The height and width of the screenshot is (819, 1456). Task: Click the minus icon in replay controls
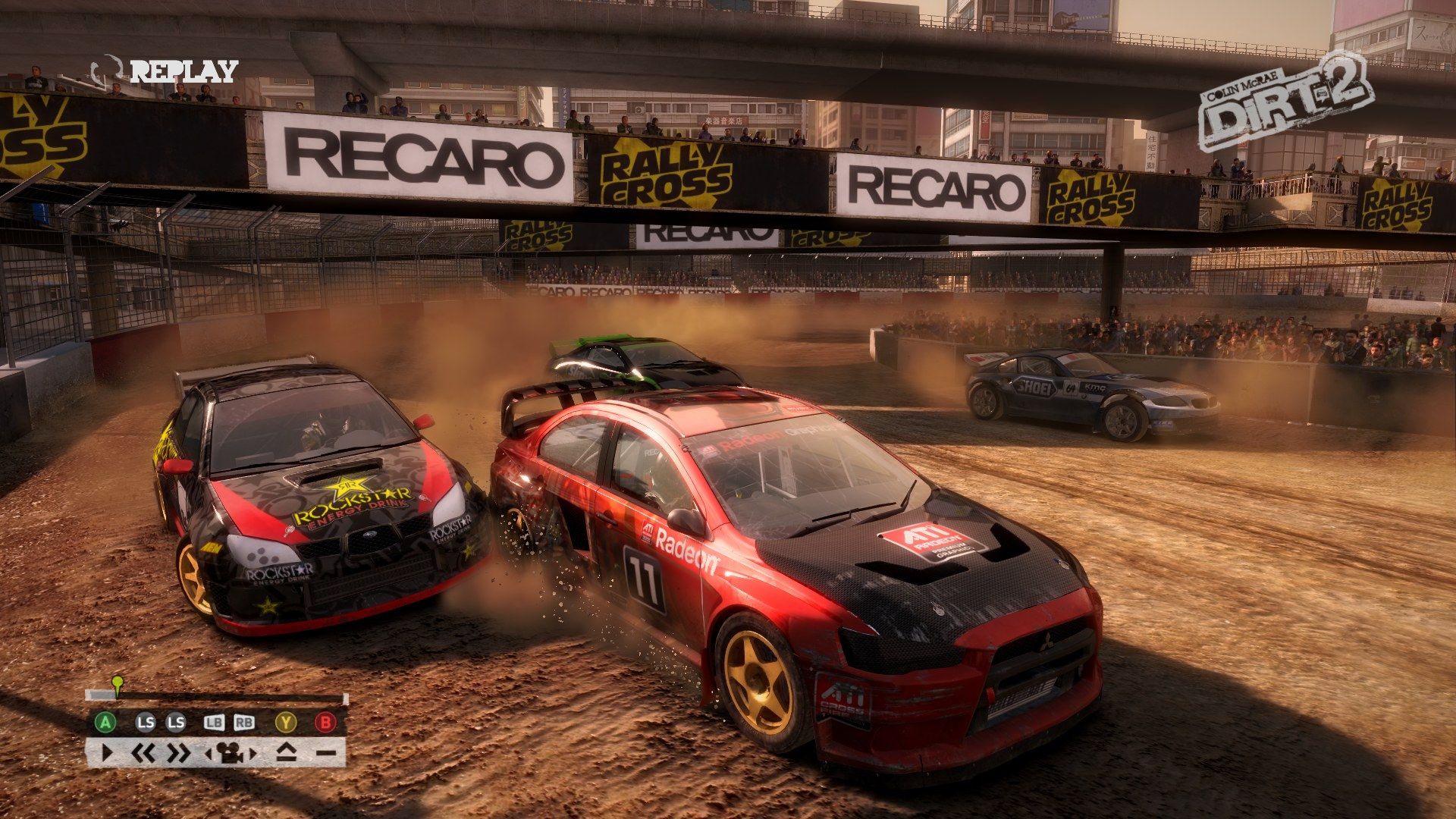(325, 753)
